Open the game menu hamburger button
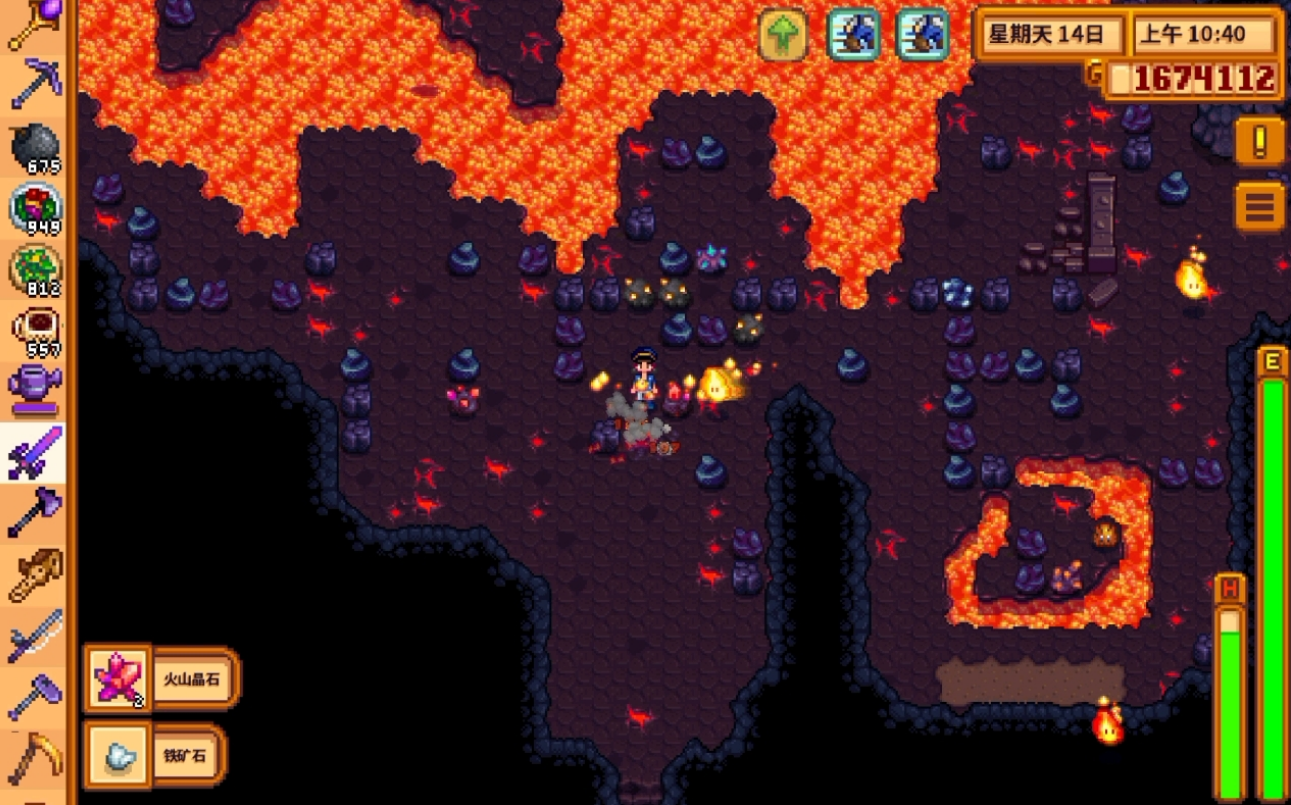This screenshot has width=1291, height=805. click(x=1259, y=207)
